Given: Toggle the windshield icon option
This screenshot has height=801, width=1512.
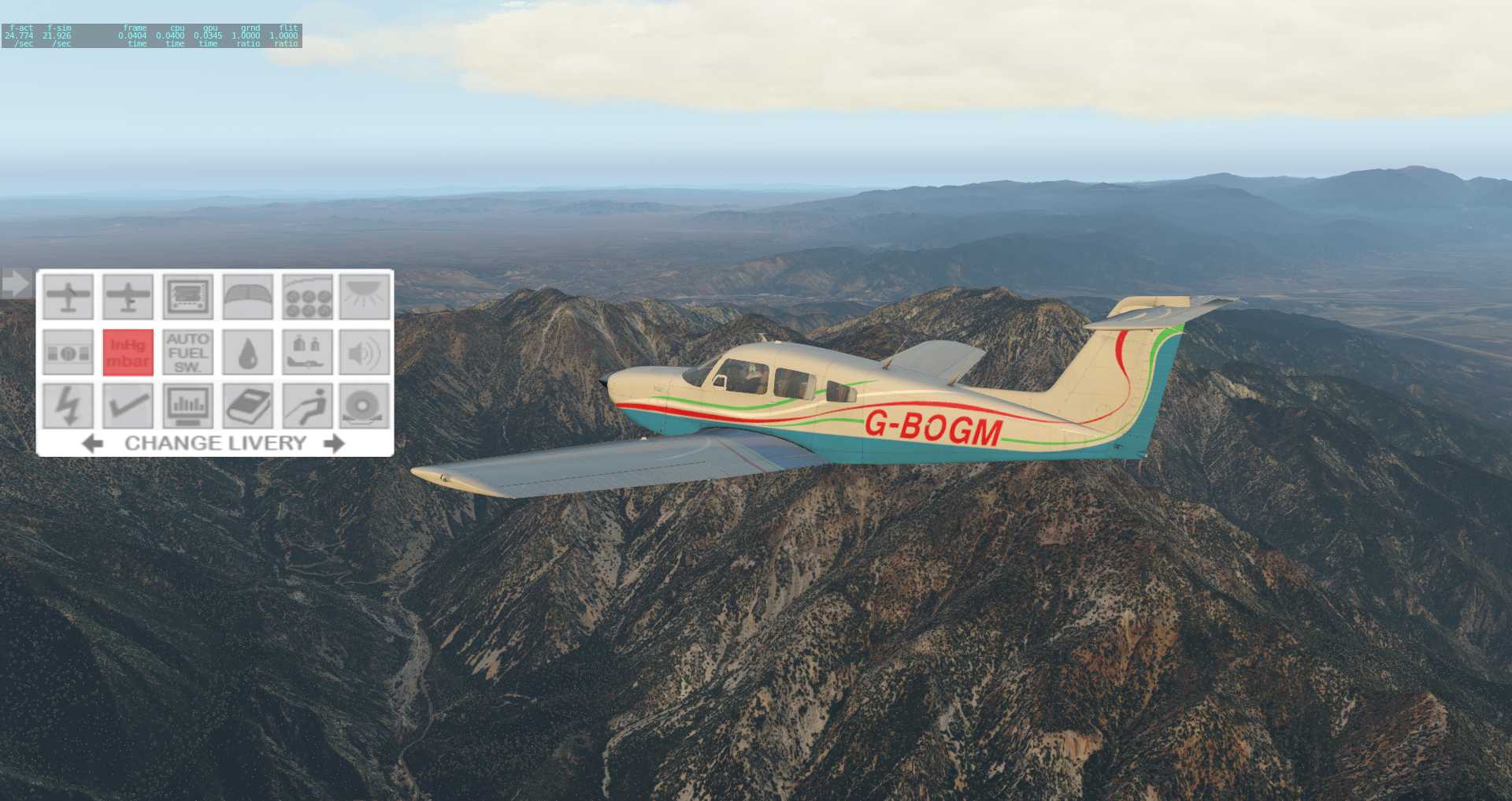Looking at the screenshot, I should tap(247, 297).
